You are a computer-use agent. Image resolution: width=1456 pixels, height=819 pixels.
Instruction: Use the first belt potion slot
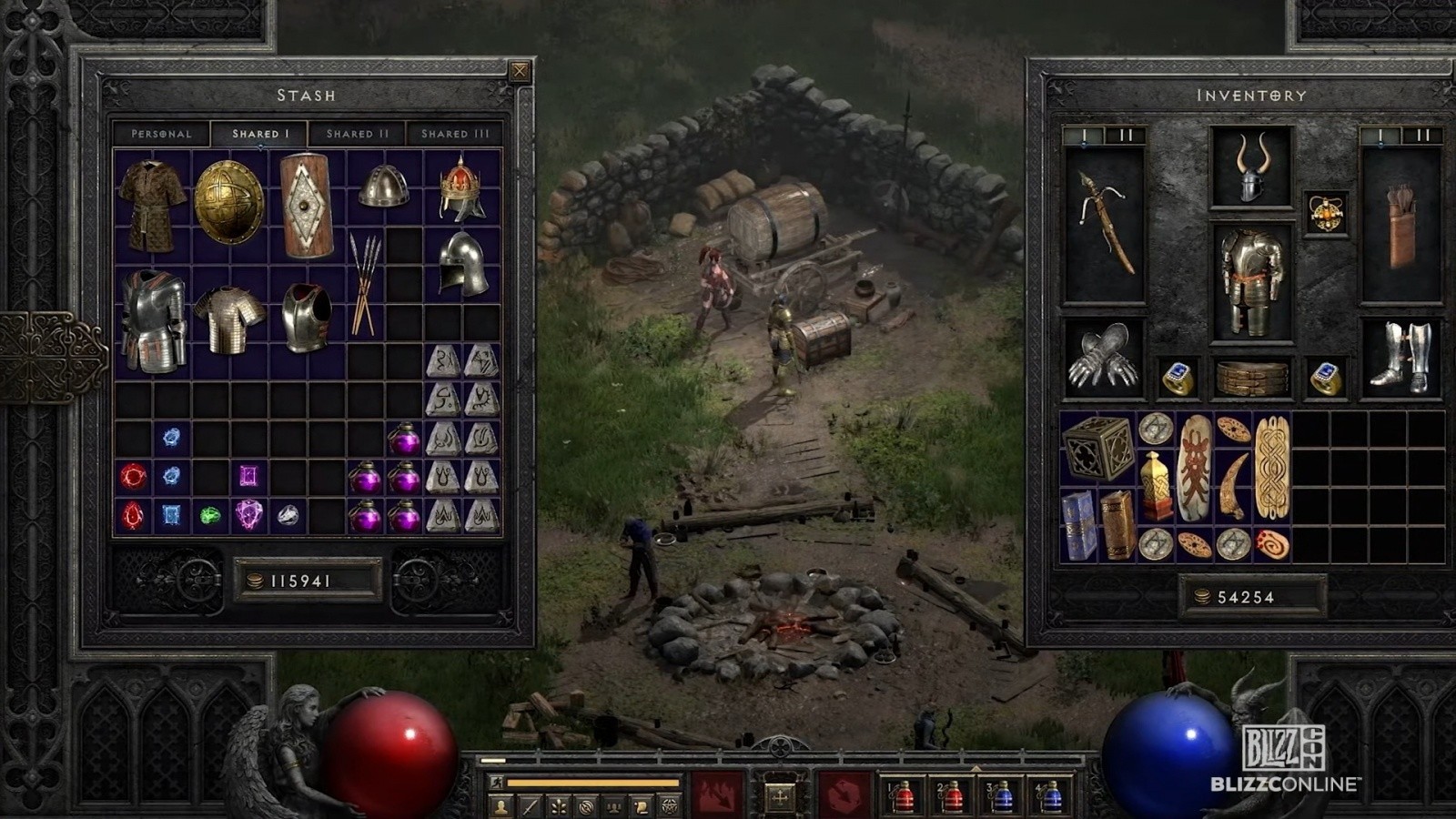902,795
